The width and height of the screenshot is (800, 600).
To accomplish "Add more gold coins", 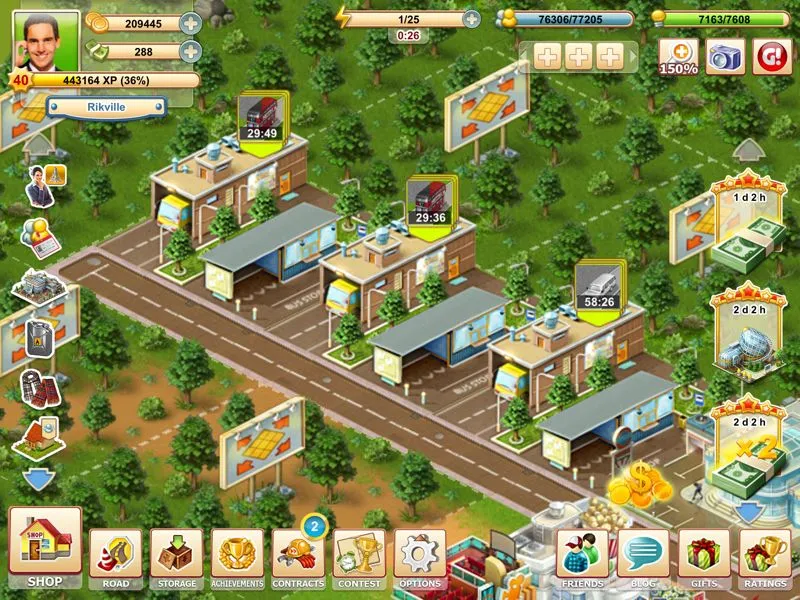I will click(190, 23).
